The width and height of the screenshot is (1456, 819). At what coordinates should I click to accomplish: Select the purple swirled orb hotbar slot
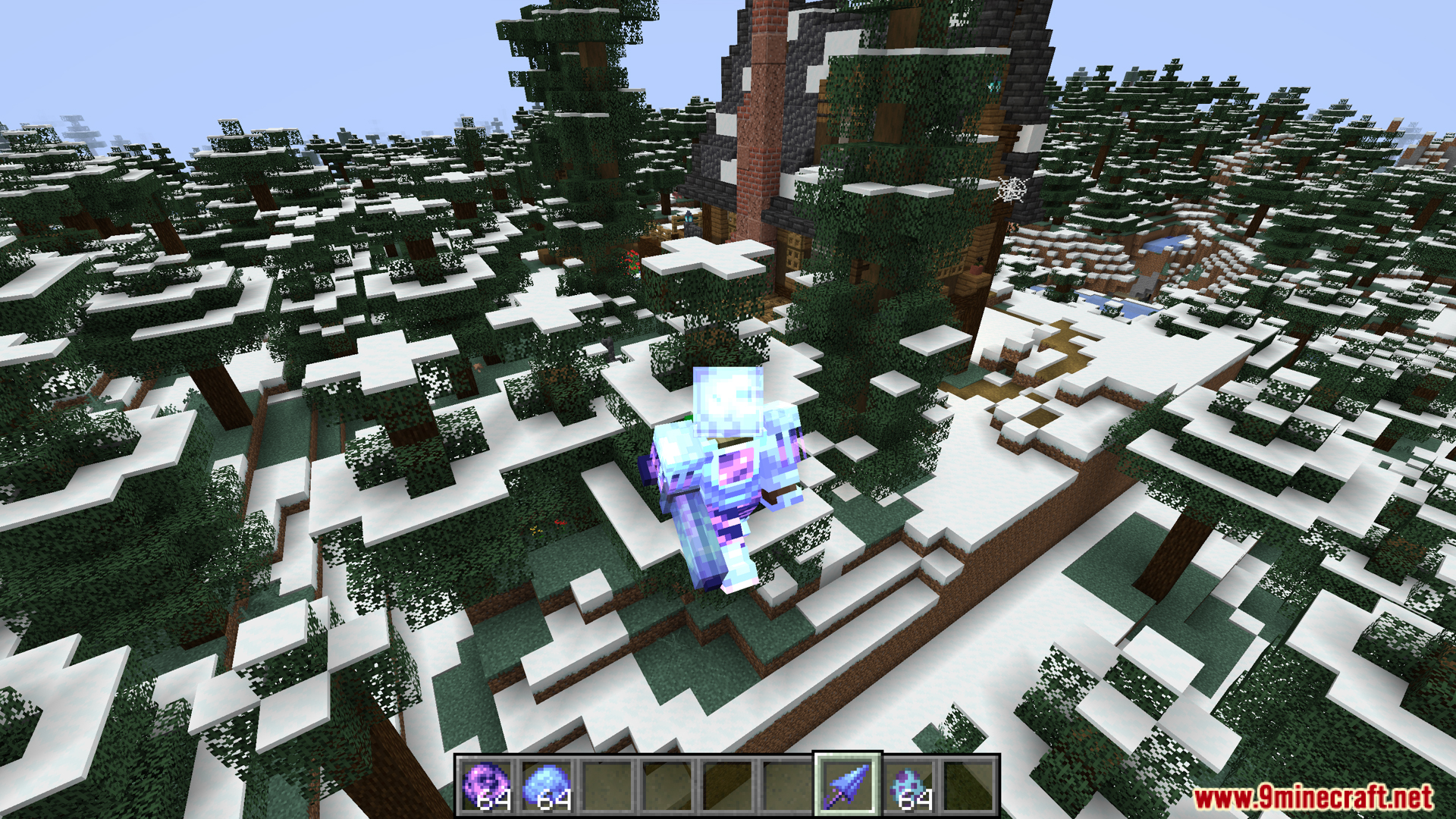tap(485, 786)
